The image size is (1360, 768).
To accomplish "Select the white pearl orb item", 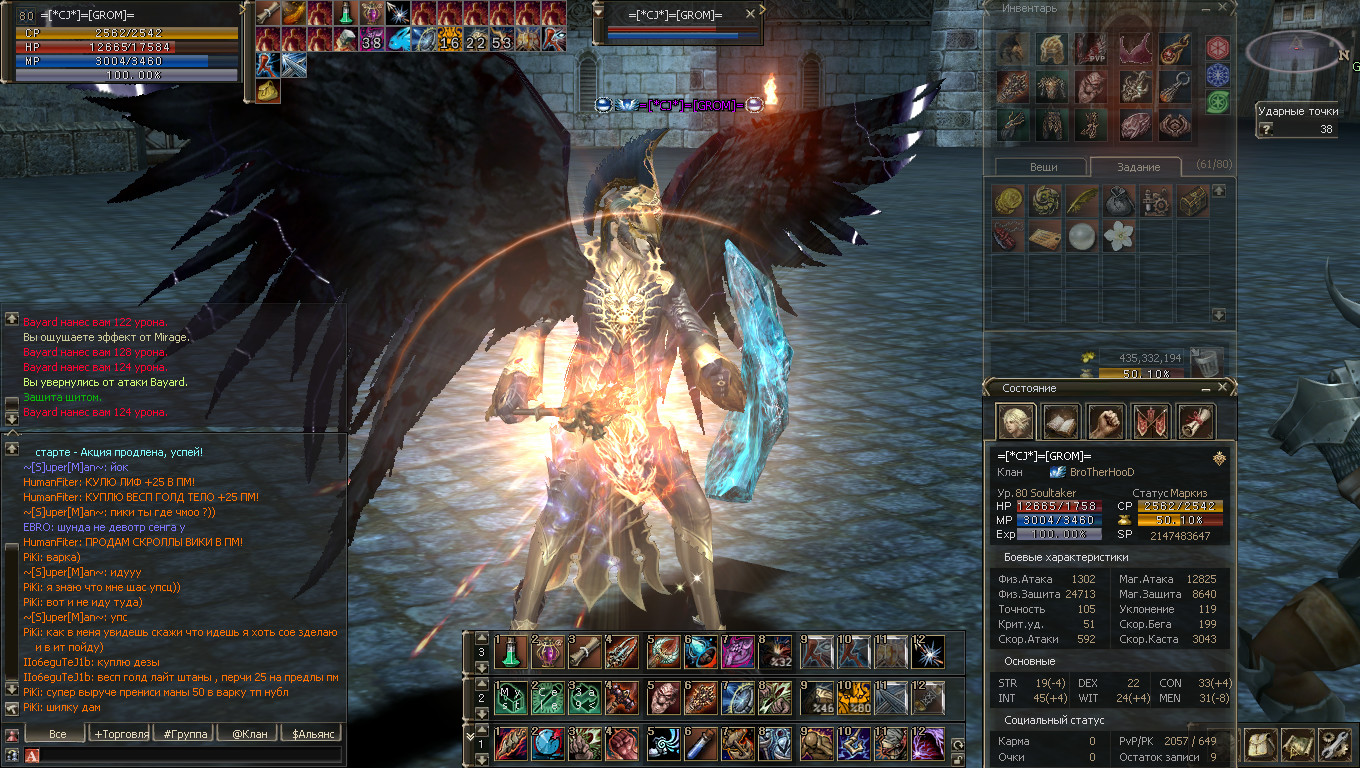I will click(1081, 236).
